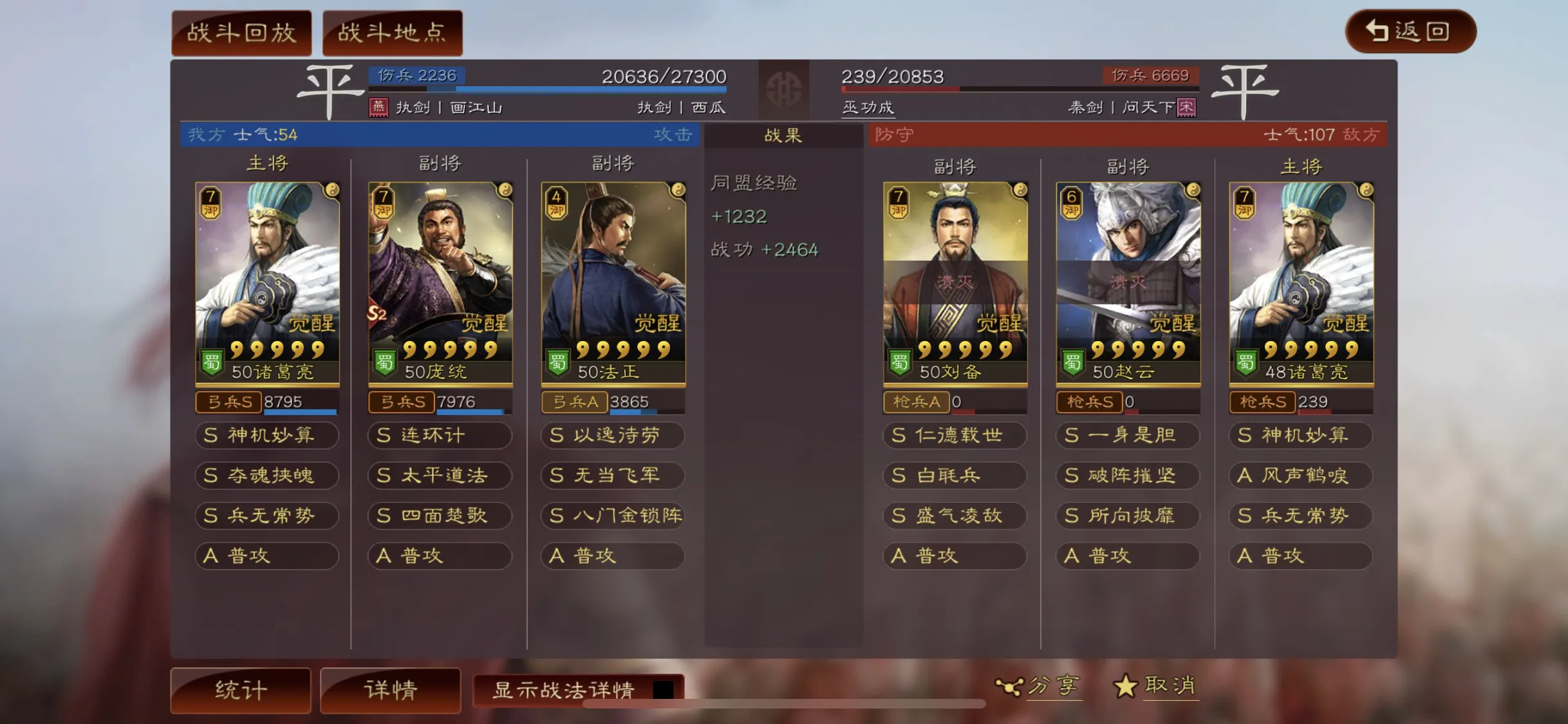Open 战斗回放 battle replay
This screenshot has height=724, width=1568.
(x=241, y=32)
